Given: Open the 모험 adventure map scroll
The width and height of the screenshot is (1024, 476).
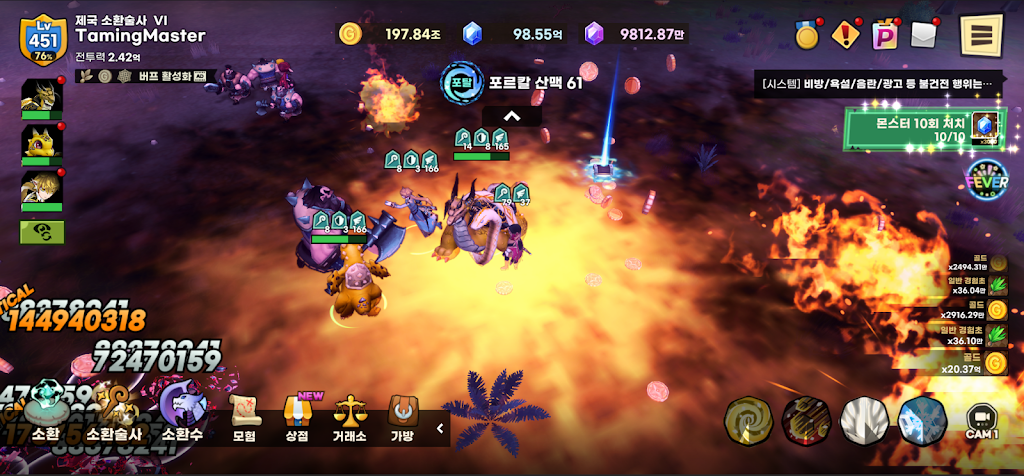Looking at the screenshot, I should click(245, 418).
